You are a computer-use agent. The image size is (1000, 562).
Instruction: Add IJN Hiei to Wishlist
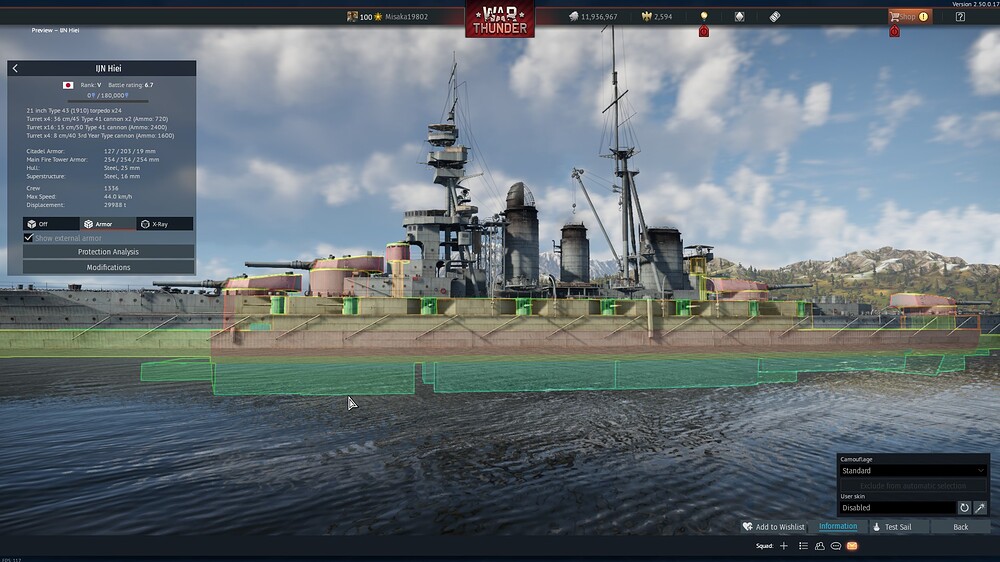point(773,527)
